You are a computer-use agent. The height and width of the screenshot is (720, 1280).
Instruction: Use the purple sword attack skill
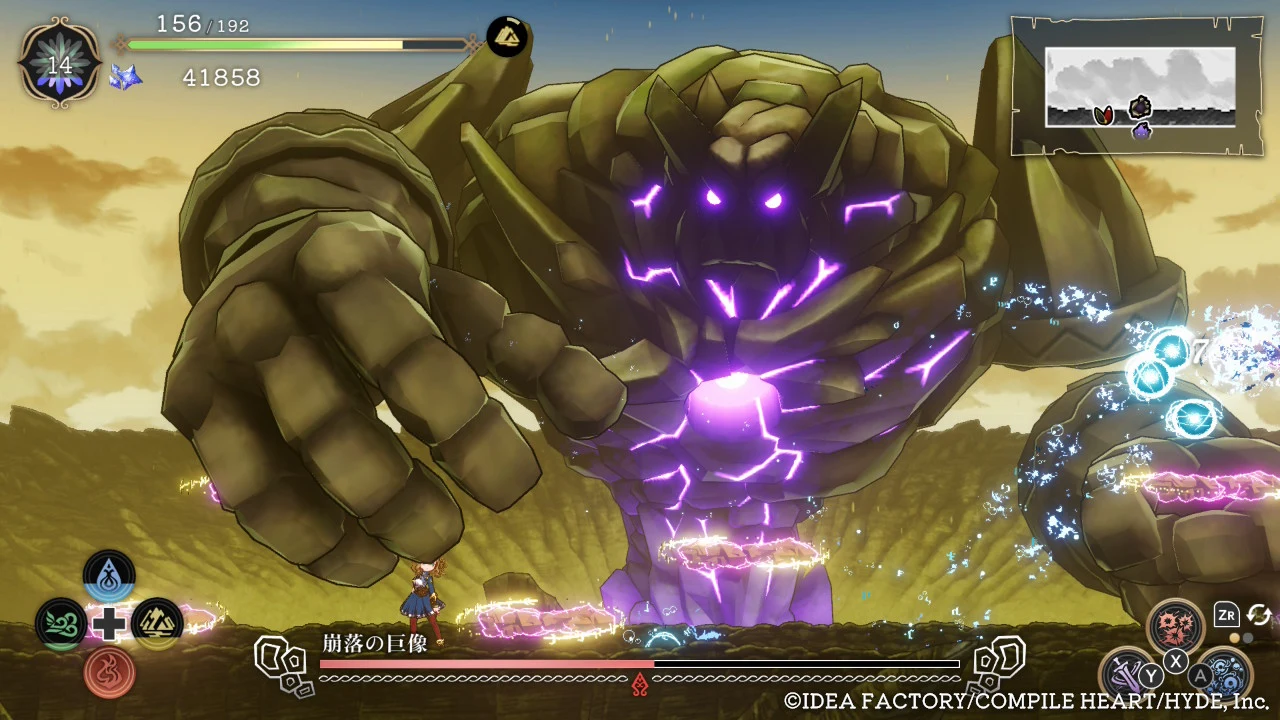pos(1126,675)
